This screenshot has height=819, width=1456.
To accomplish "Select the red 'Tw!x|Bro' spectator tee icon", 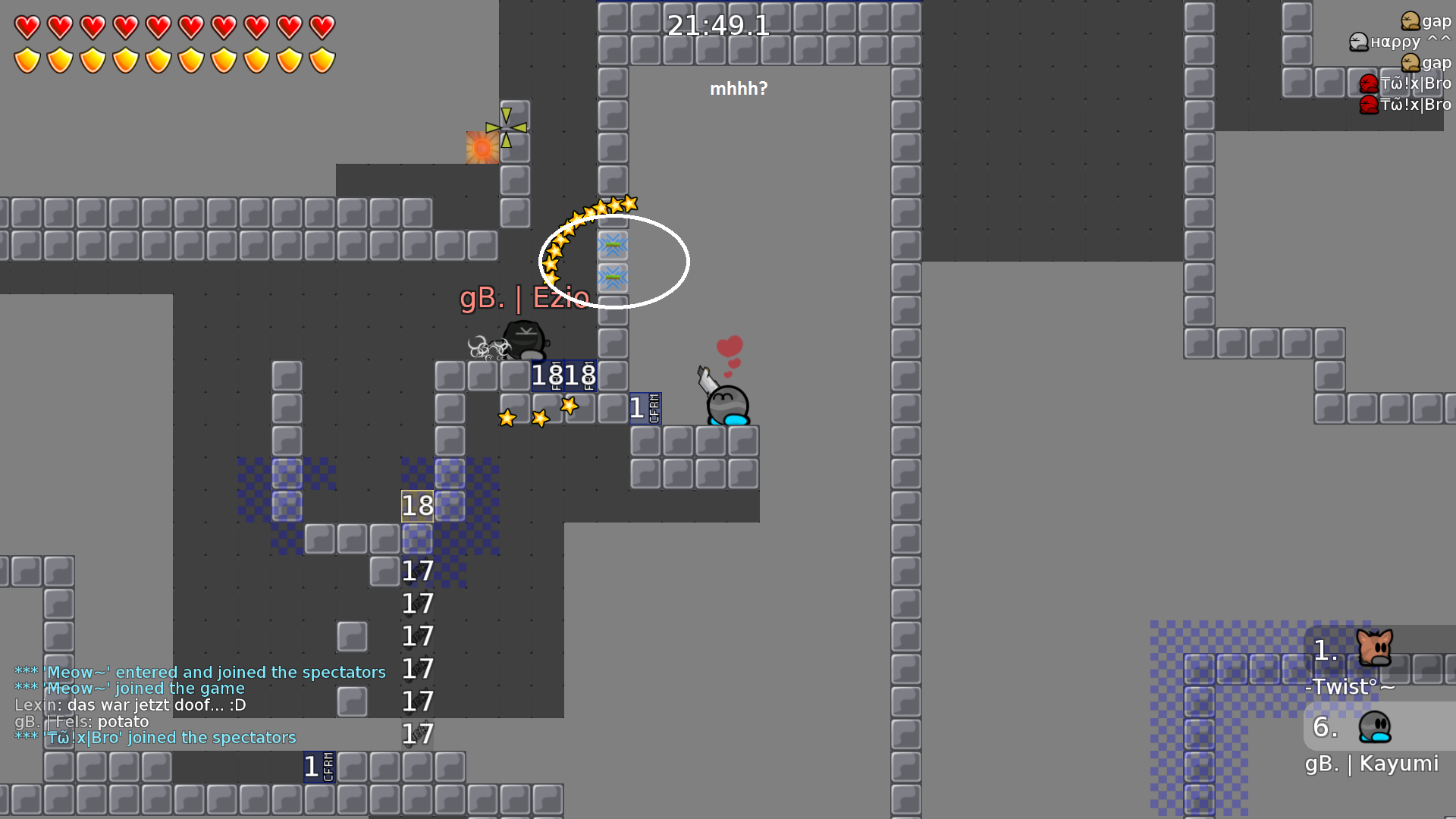I will point(1368,83).
